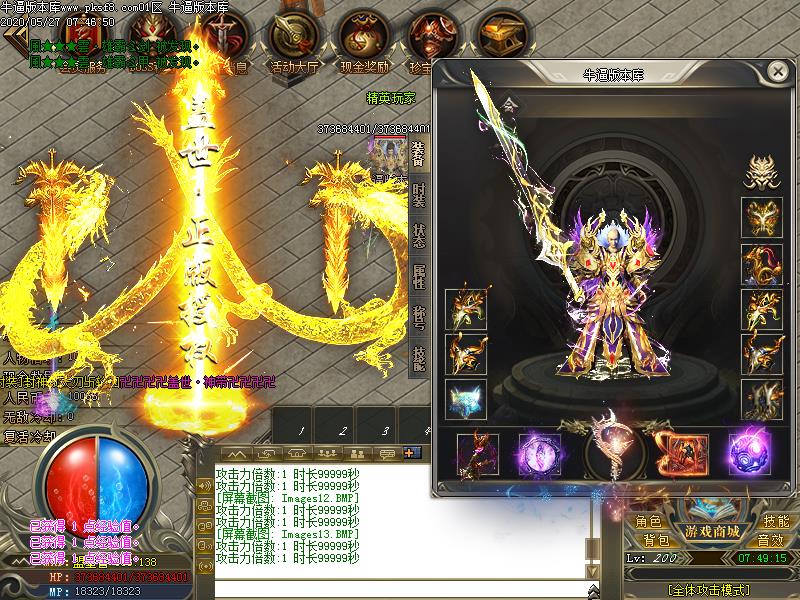Select the icy blue wolf equipment slot
Screen dimensions: 800x600
click(x=466, y=399)
